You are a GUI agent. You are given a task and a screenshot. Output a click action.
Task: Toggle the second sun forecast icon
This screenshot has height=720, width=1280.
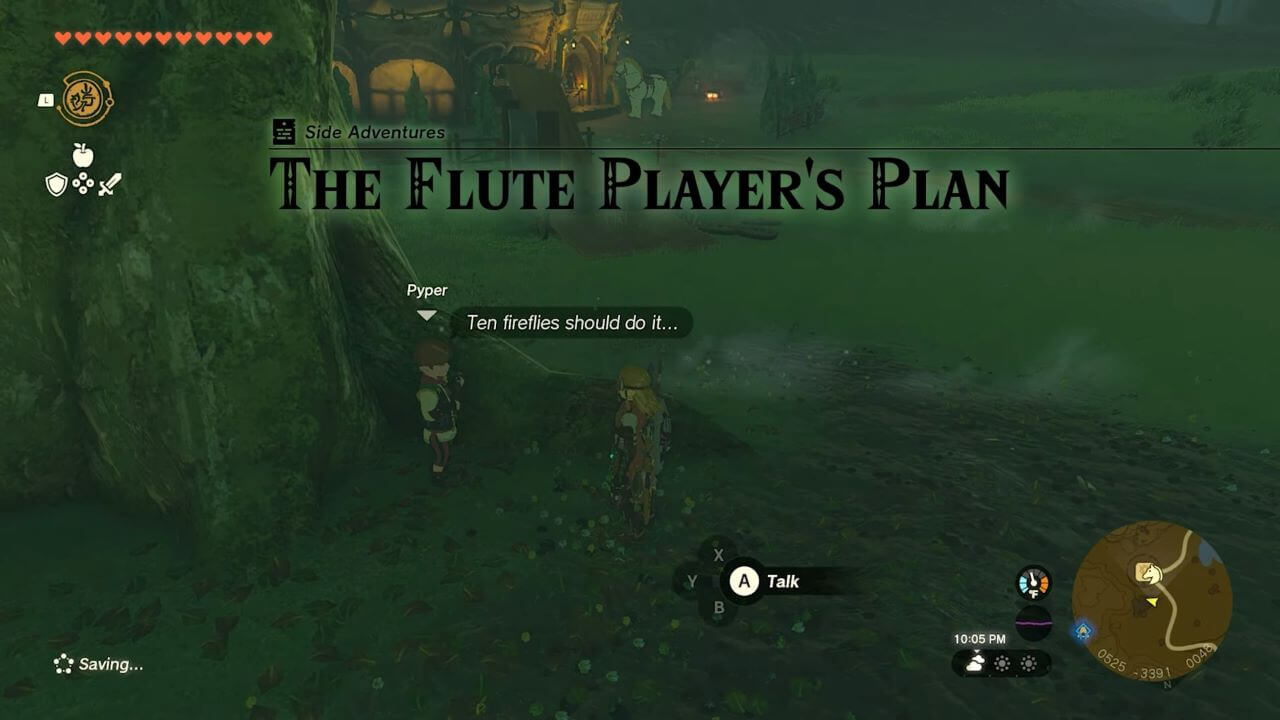[x=1002, y=663]
